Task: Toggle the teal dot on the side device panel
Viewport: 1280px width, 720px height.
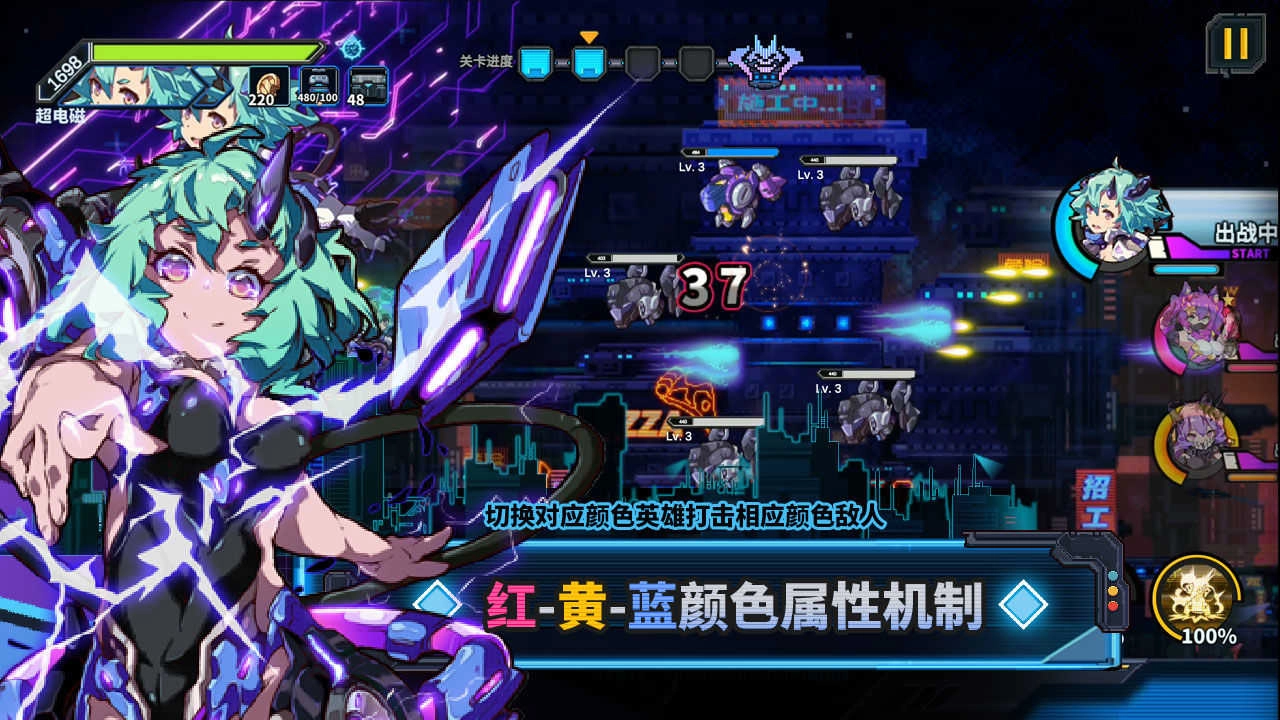Action: point(1113,576)
